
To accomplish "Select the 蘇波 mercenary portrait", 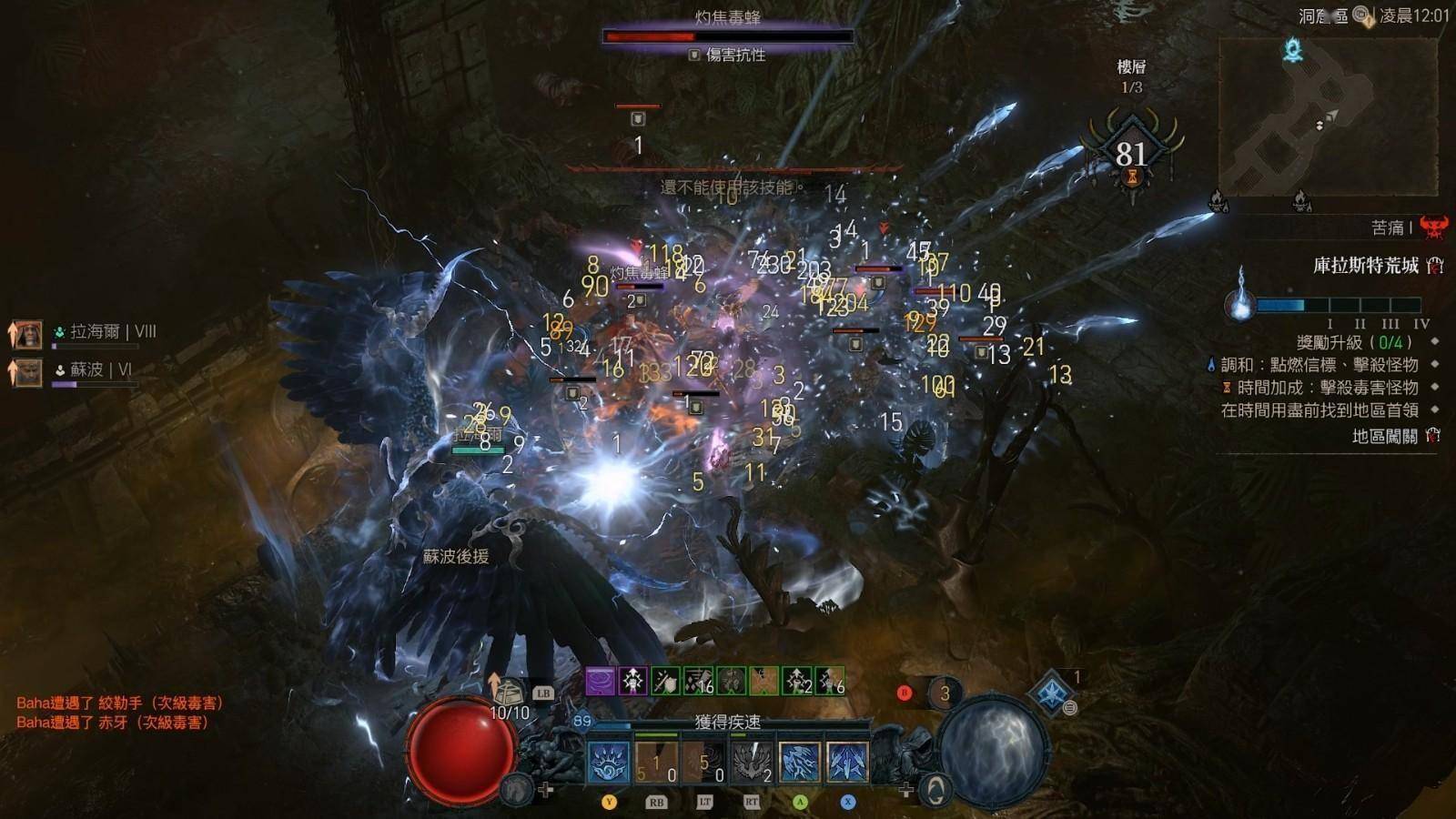I will (27, 371).
